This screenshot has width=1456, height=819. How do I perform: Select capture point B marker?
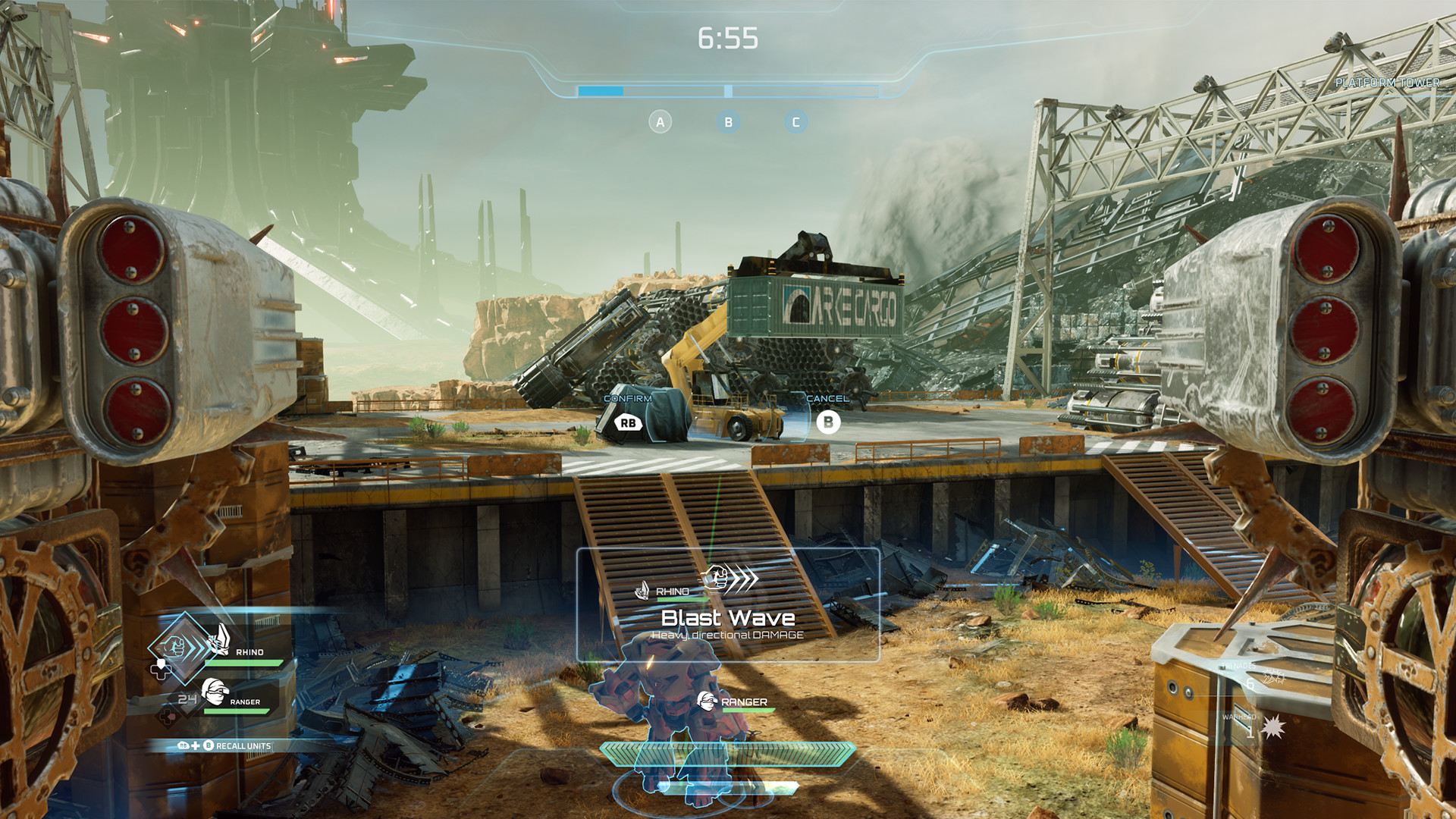point(728,122)
